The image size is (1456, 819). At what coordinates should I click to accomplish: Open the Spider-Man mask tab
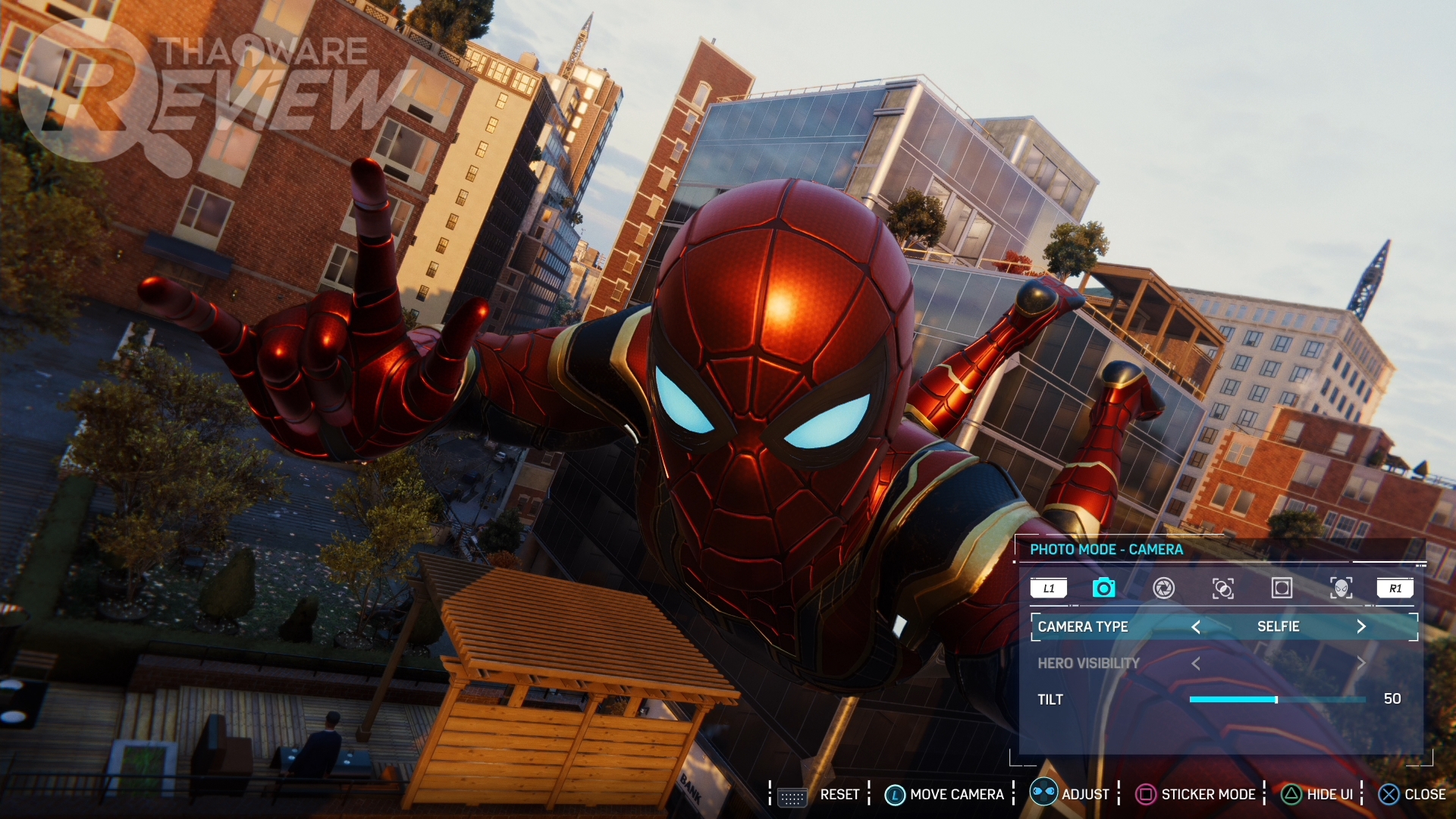(1341, 588)
